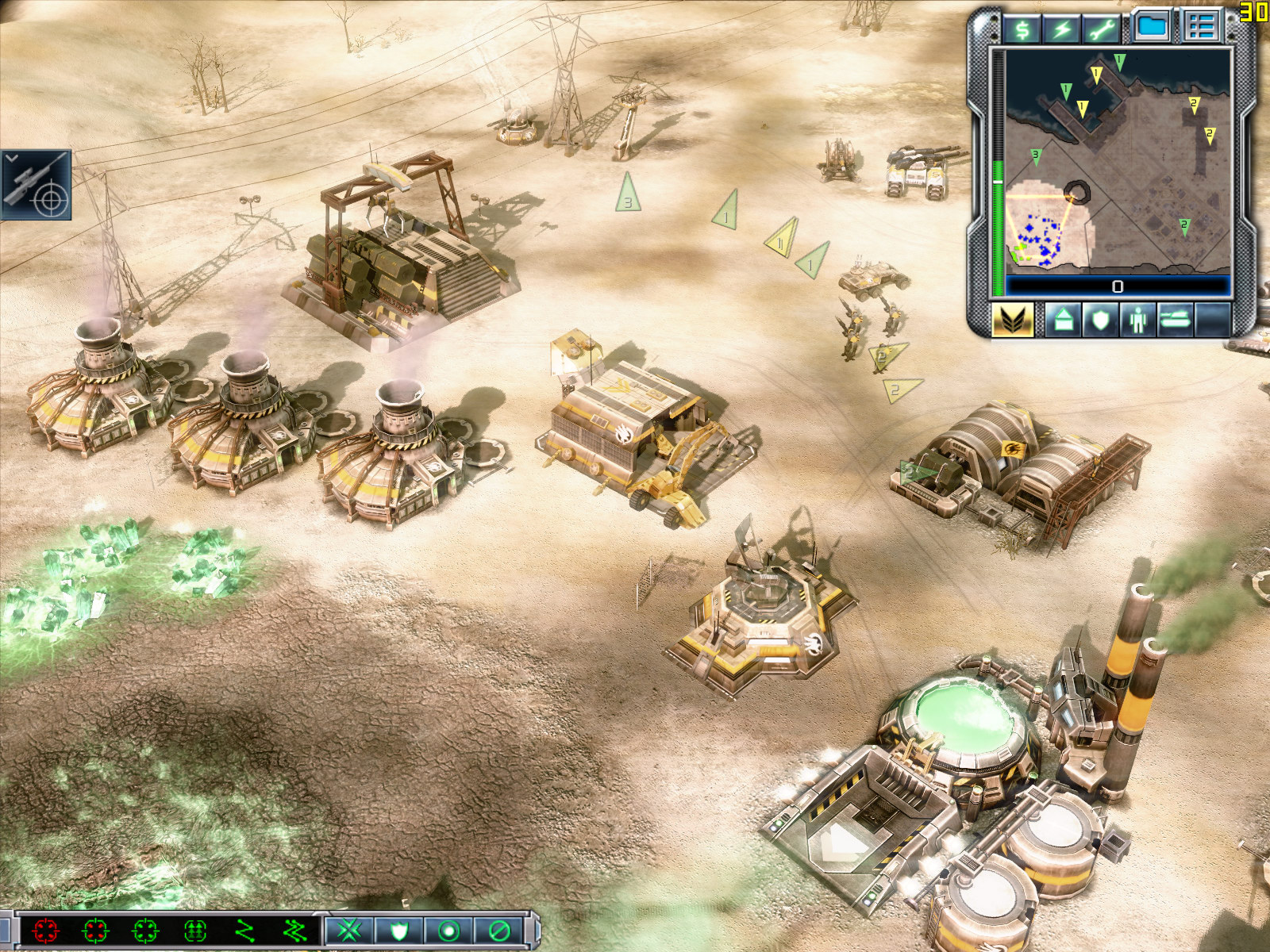
Task: Open the gold chevron rank tab
Action: (x=1012, y=321)
